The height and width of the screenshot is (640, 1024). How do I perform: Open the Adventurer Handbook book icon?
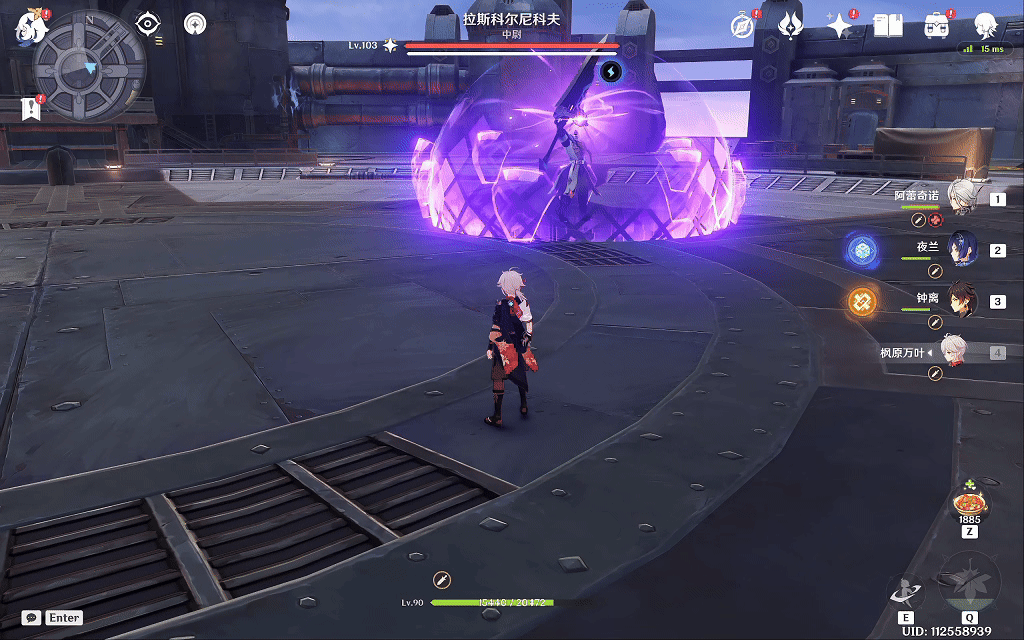click(x=888, y=26)
